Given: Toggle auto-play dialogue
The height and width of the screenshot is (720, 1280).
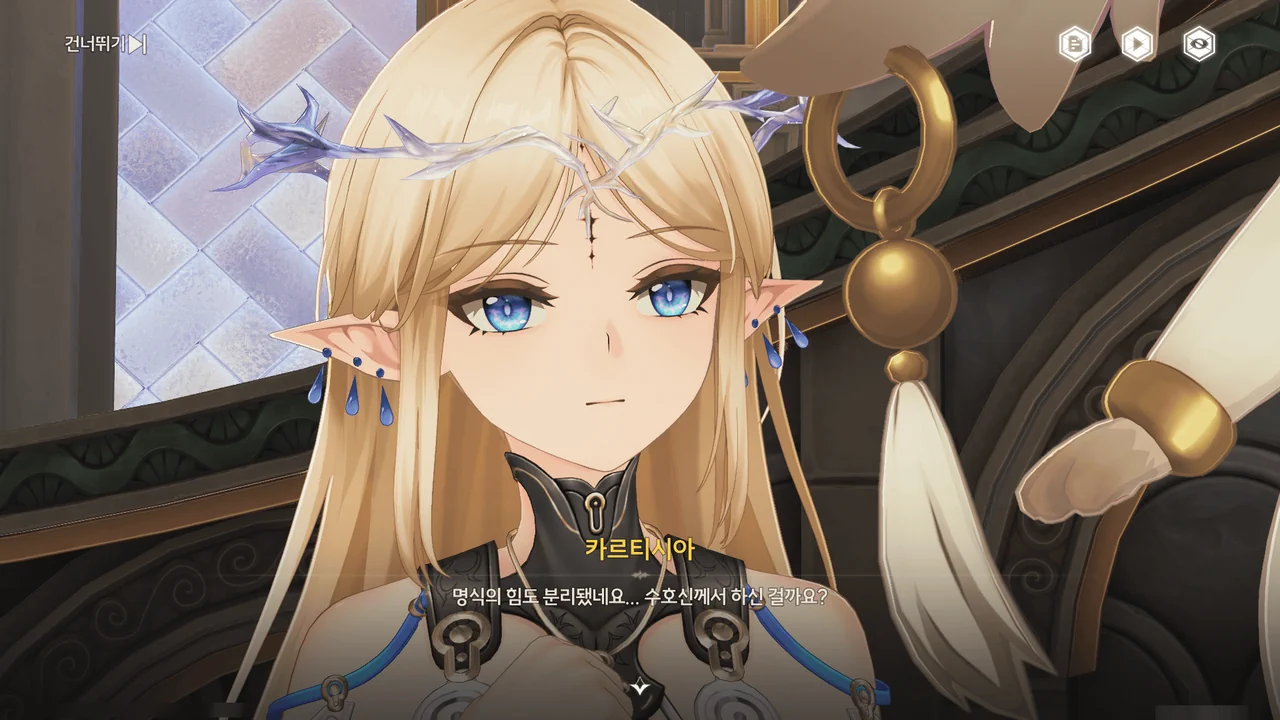Looking at the screenshot, I should [x=1137, y=44].
